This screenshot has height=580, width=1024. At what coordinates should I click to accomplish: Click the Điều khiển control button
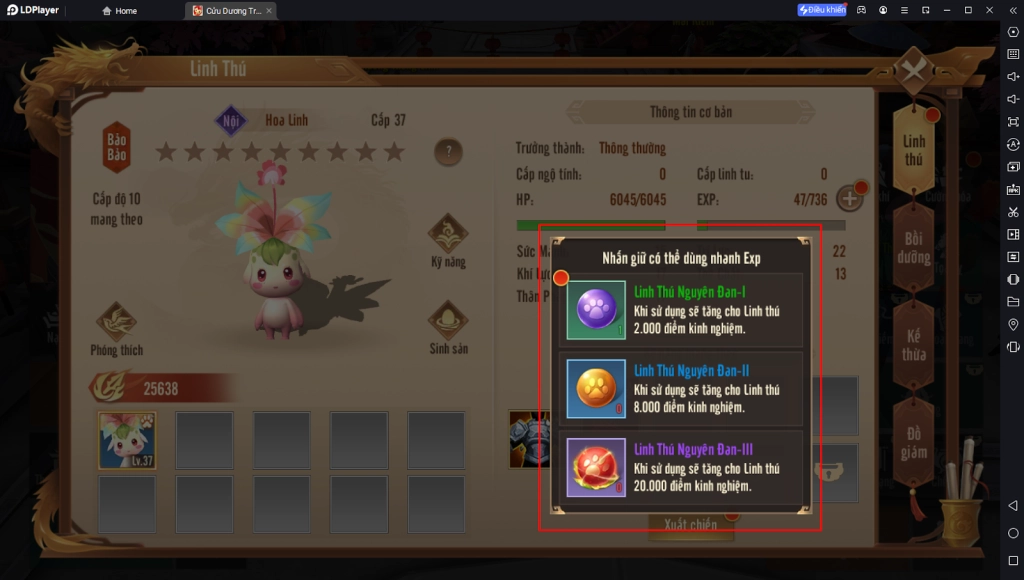coord(822,10)
